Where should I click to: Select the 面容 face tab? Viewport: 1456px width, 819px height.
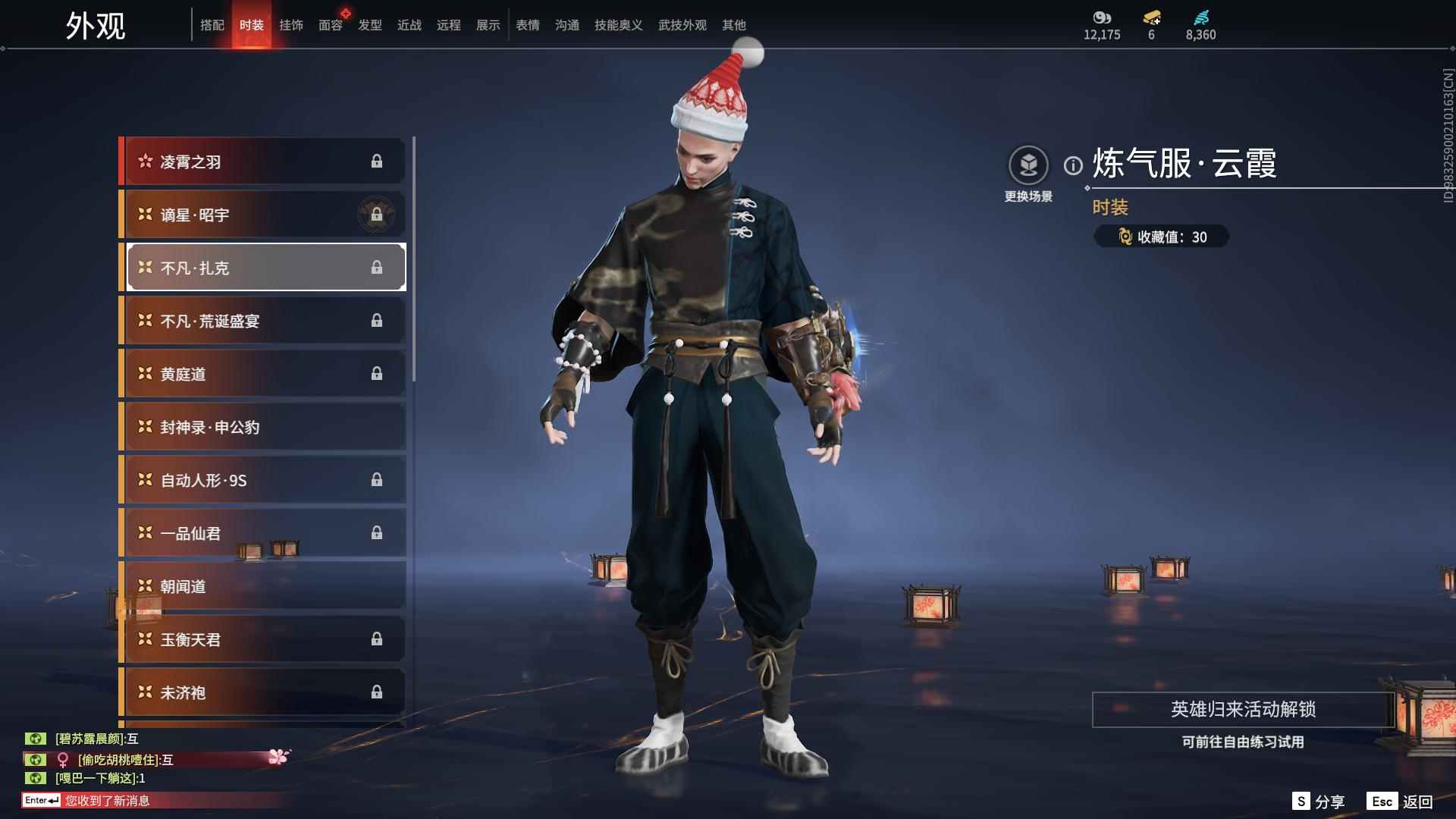331,25
